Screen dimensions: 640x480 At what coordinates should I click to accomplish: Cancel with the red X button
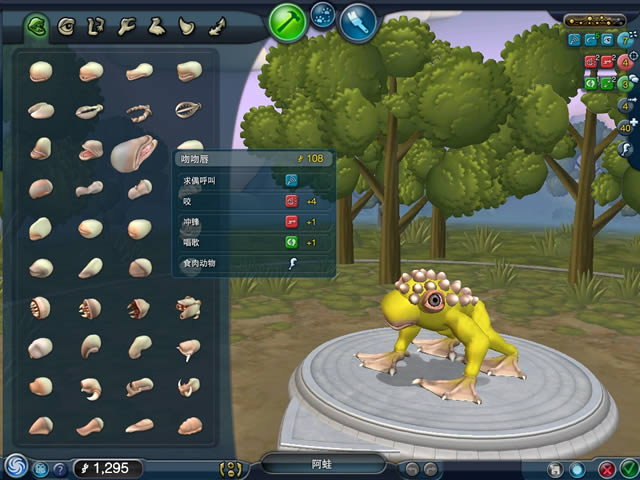click(606, 468)
